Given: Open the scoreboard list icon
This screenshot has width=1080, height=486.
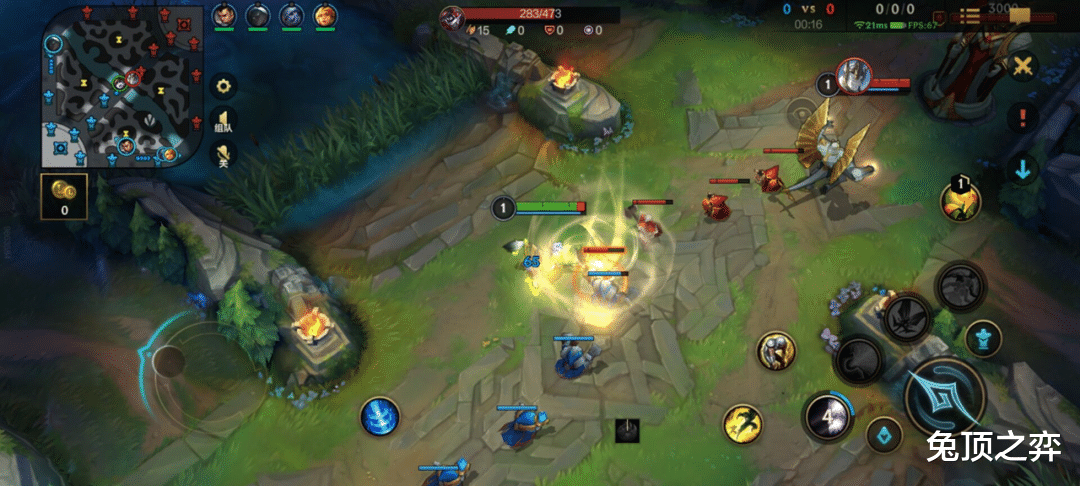Looking at the screenshot, I should (x=970, y=16).
